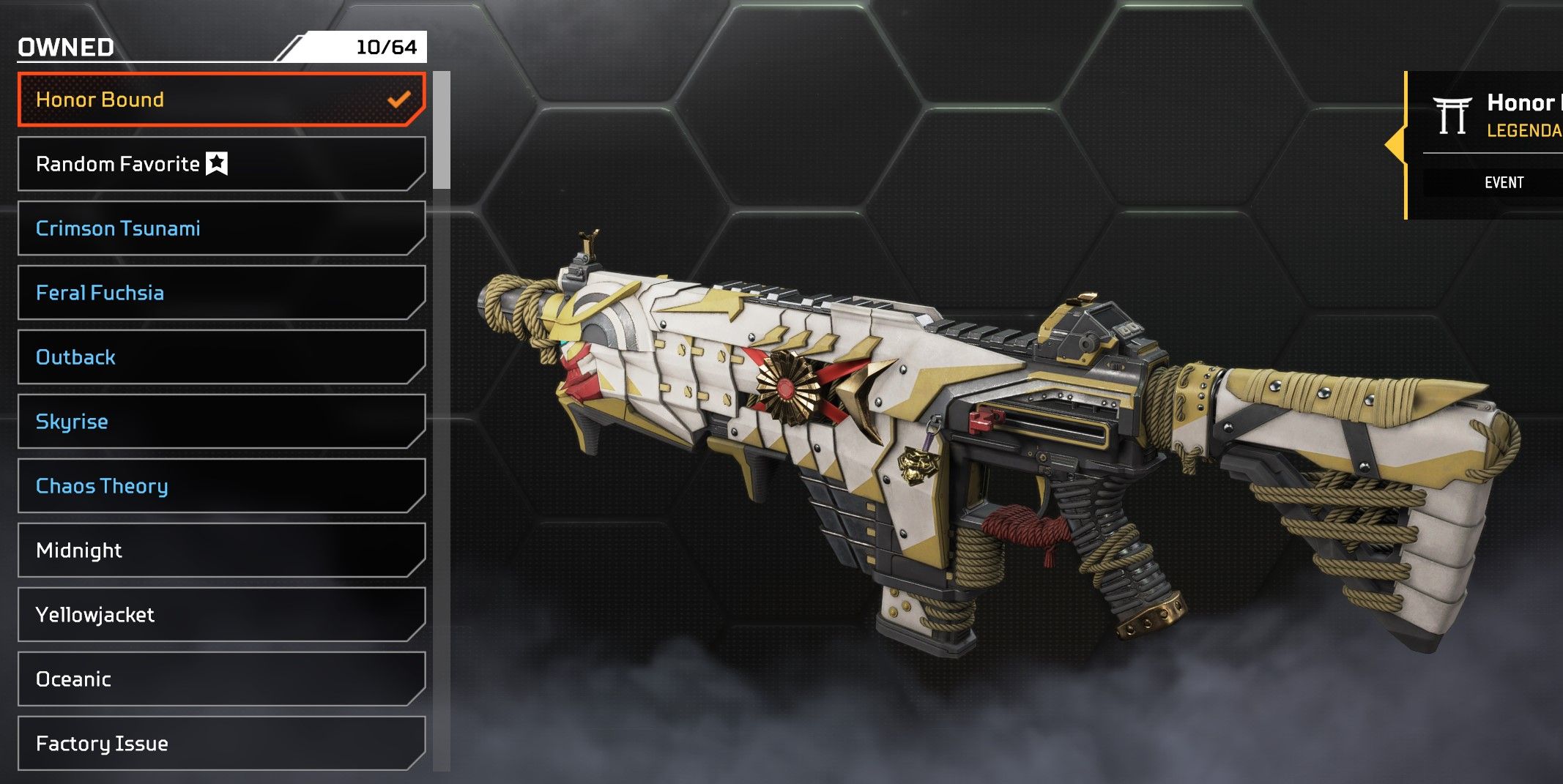Choose the Yellowjacket skin
This screenshot has height=784, width=1563.
220,615
